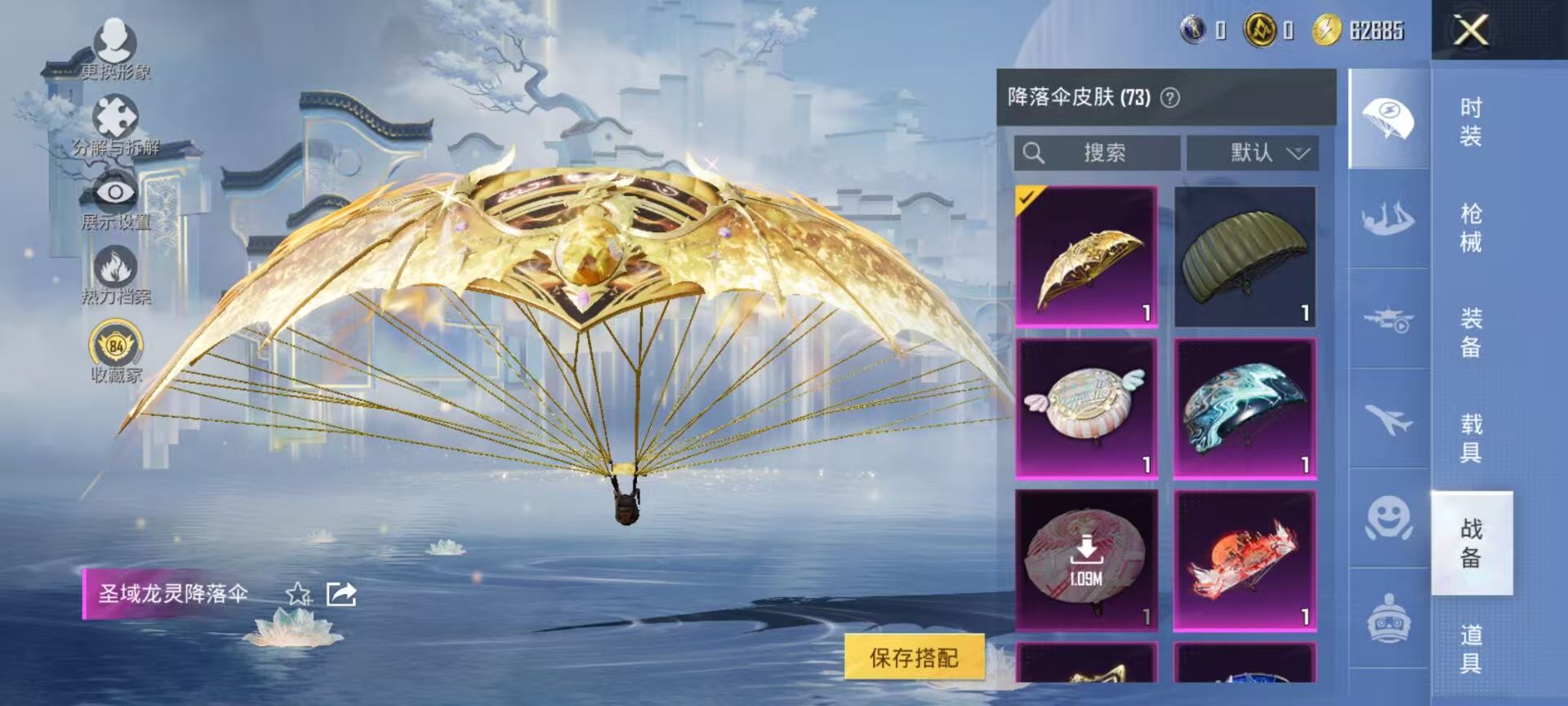This screenshot has height=706, width=1568.
Task: Select the parachute category icon
Action: (x=1387, y=118)
